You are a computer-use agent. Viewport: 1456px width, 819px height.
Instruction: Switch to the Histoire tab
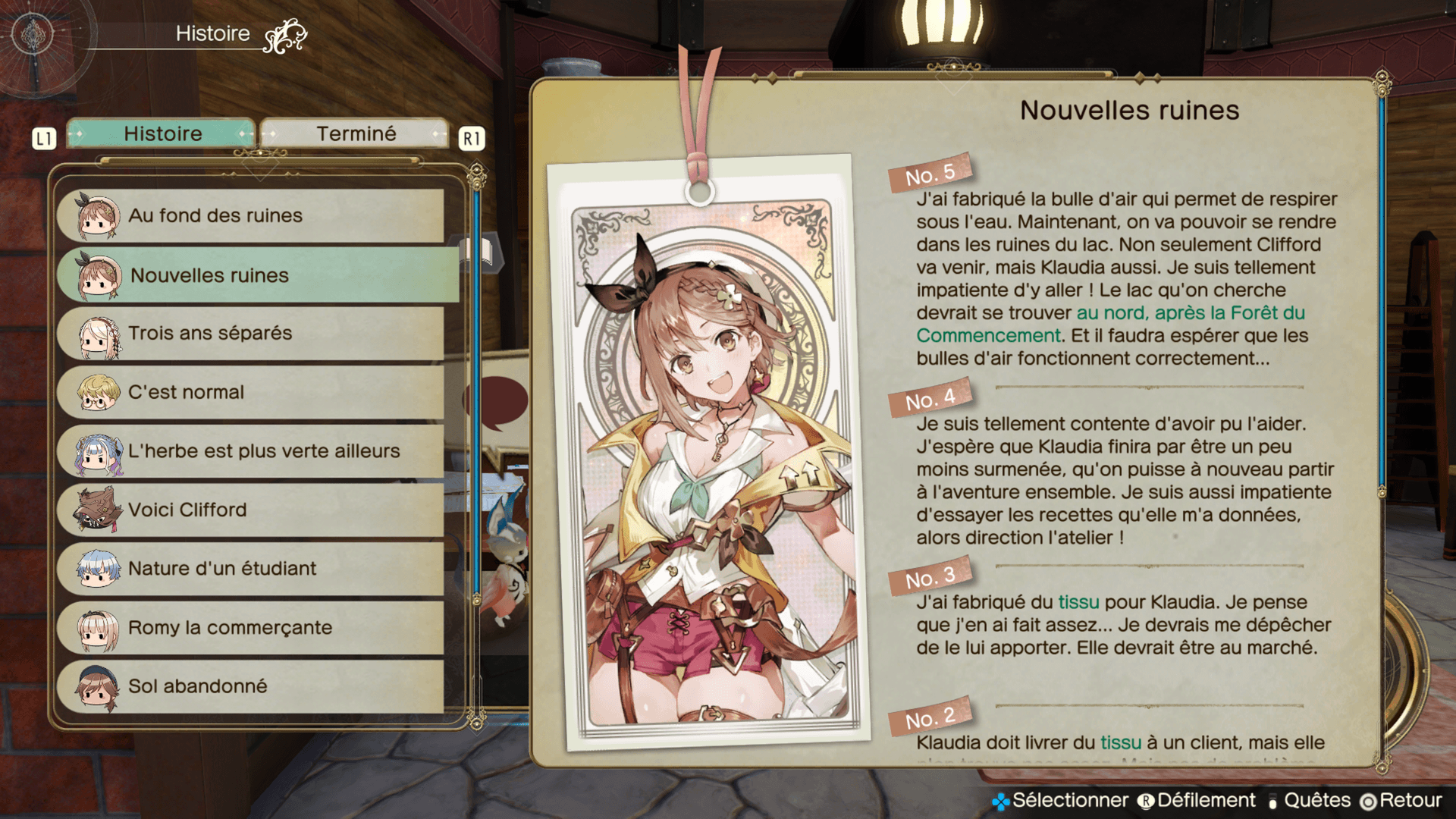pos(162,134)
